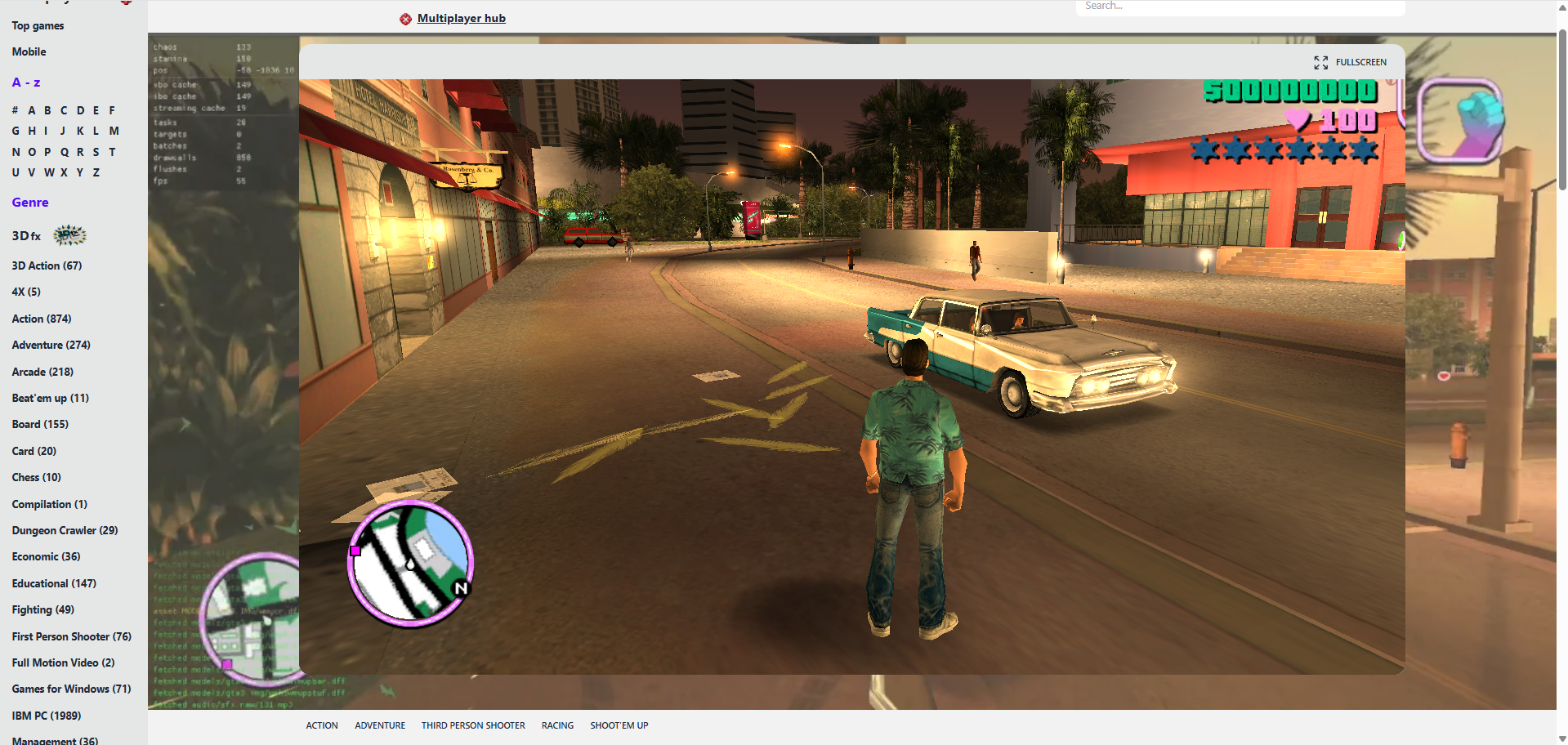Viewport: 1568px width, 745px height.
Task: Open the Multiplayer hub
Action: pos(461,18)
